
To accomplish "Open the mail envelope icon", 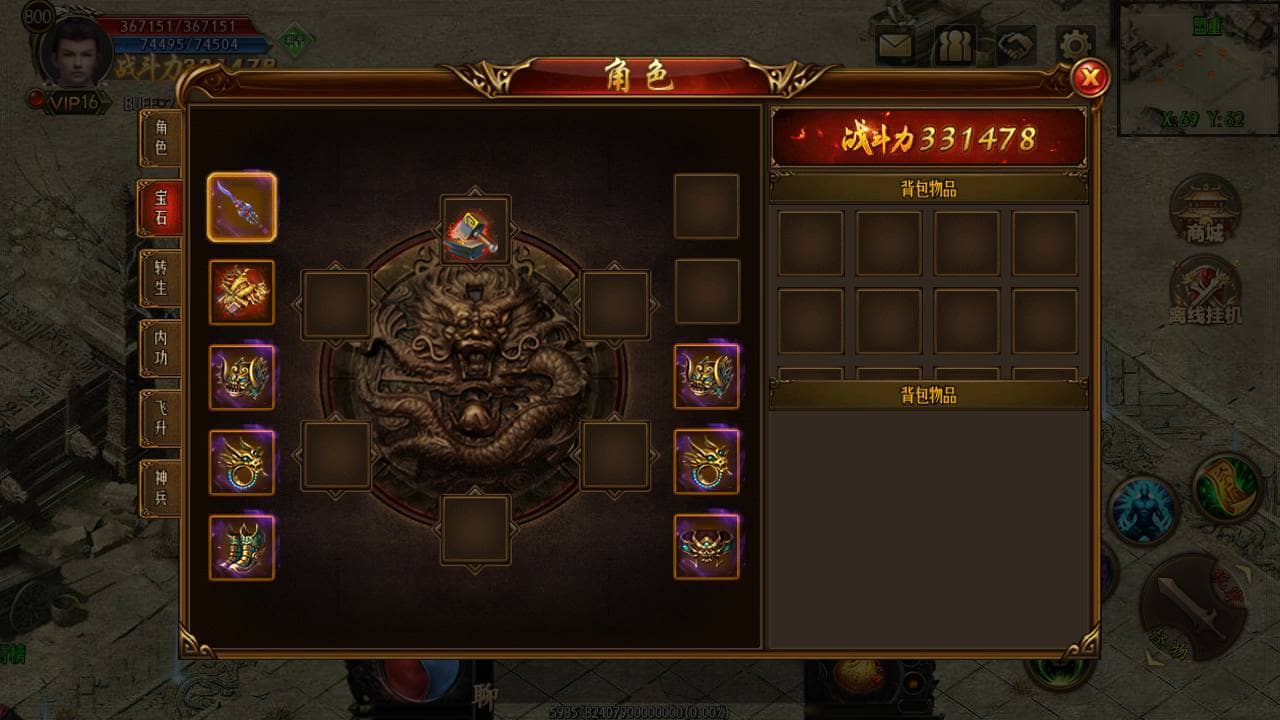I will click(895, 46).
